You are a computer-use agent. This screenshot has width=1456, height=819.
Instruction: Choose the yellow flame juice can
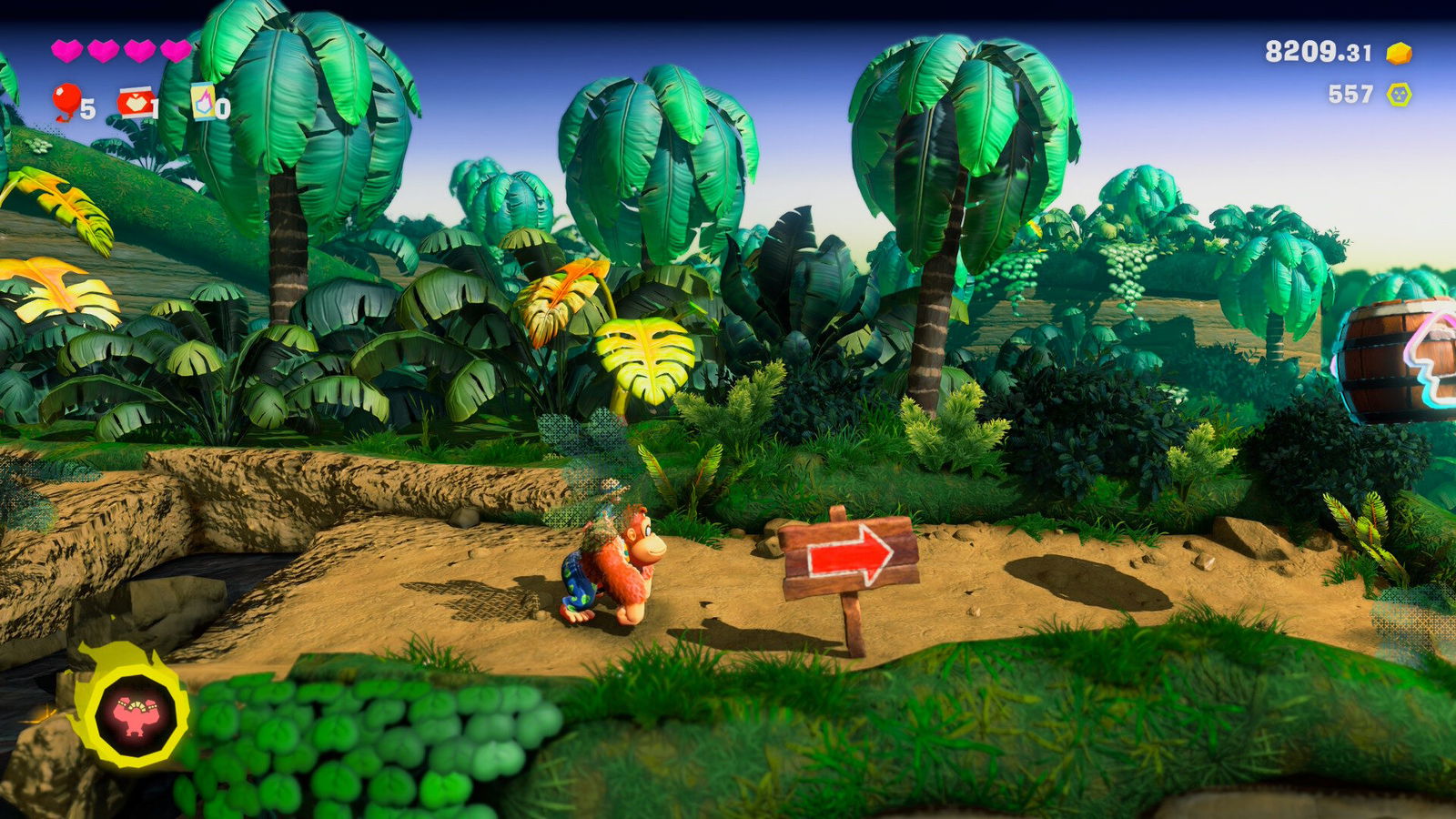203,103
